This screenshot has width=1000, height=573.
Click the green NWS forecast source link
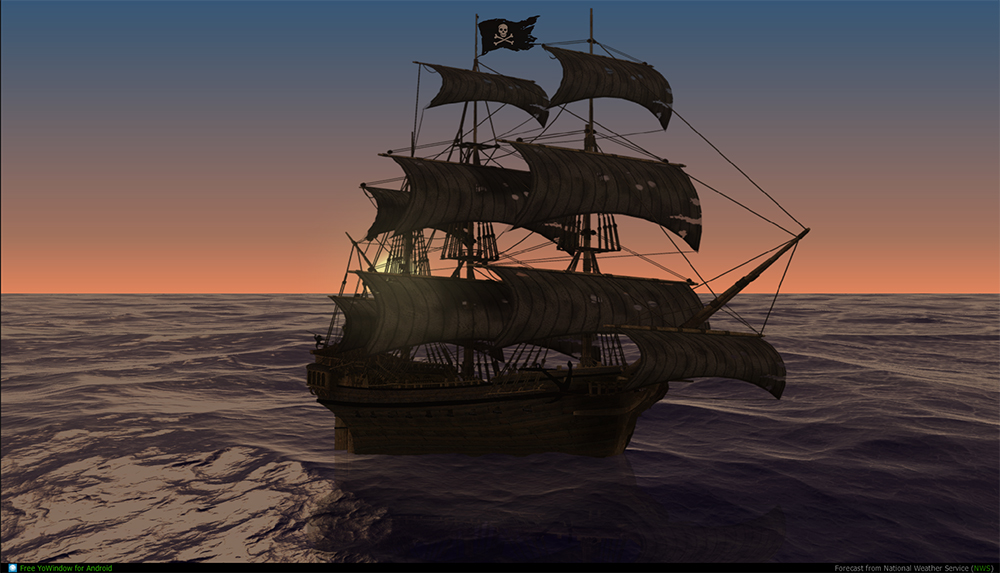[981, 568]
